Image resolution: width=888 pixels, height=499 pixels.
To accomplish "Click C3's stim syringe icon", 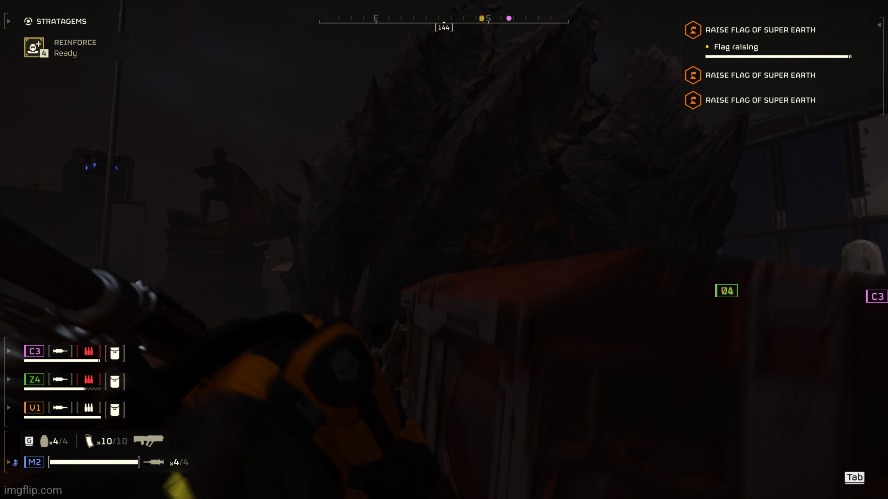I will click(x=62, y=351).
